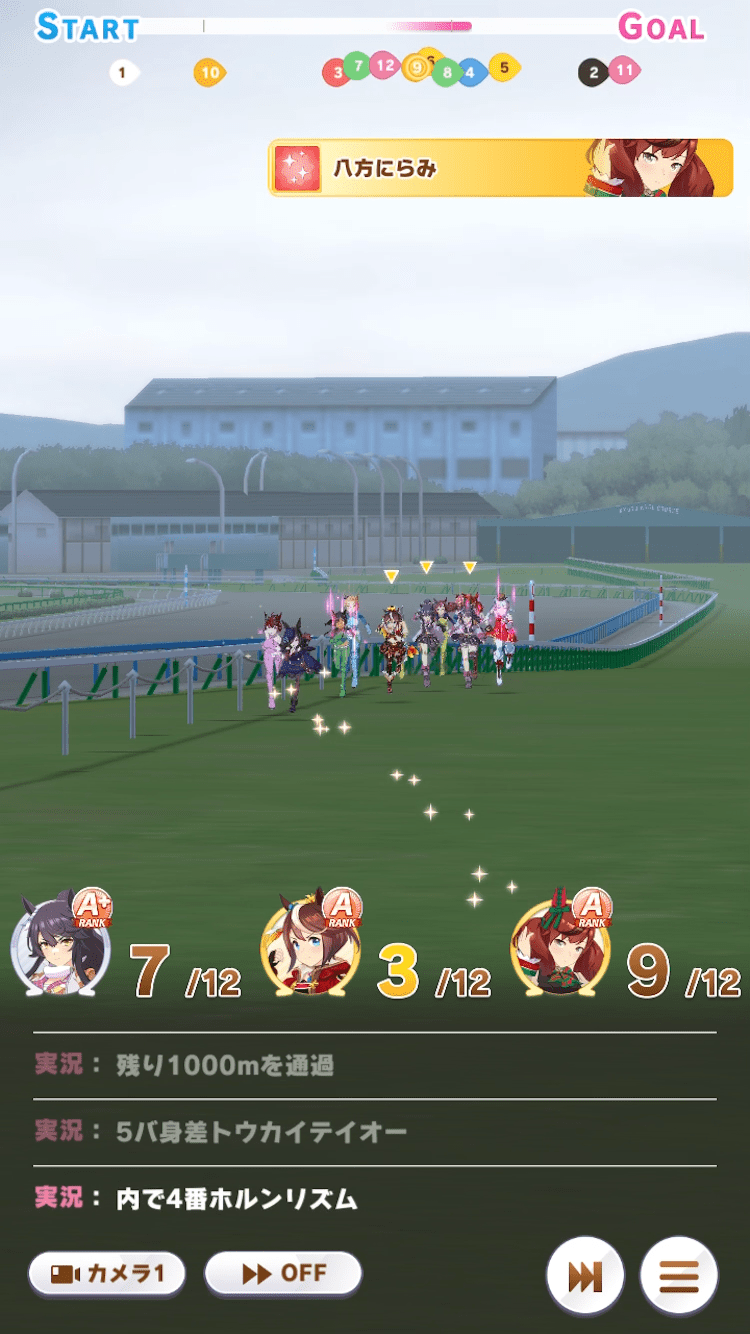Switch the camera view with カメラ1 button

point(106,1274)
